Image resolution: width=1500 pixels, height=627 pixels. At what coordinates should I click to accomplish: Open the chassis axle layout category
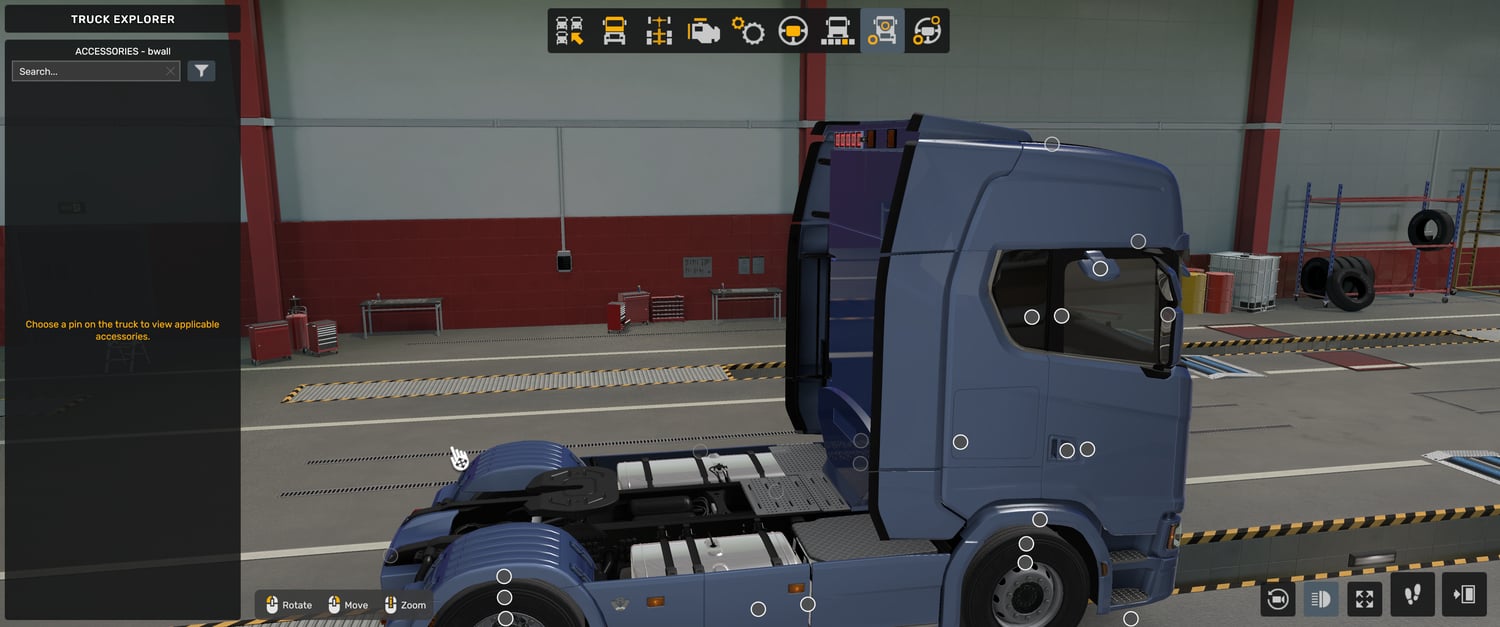coord(658,31)
